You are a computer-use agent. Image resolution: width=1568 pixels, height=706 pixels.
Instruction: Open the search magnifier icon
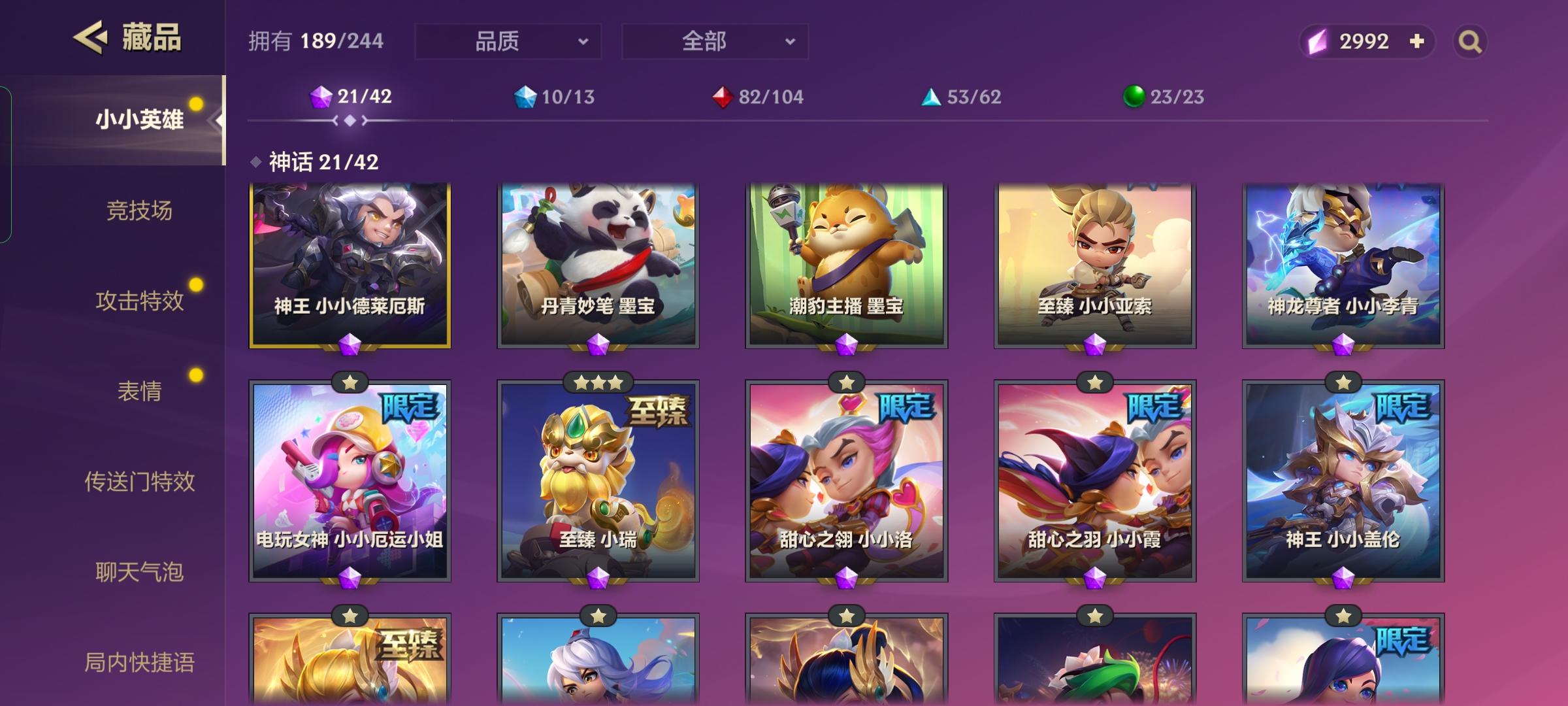(1469, 41)
